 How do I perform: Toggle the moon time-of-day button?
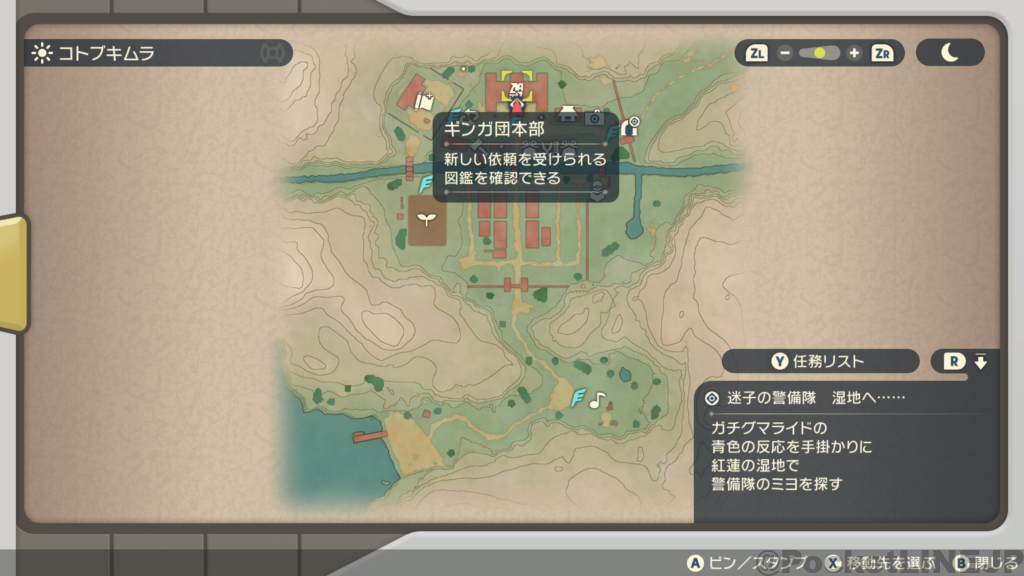point(949,53)
